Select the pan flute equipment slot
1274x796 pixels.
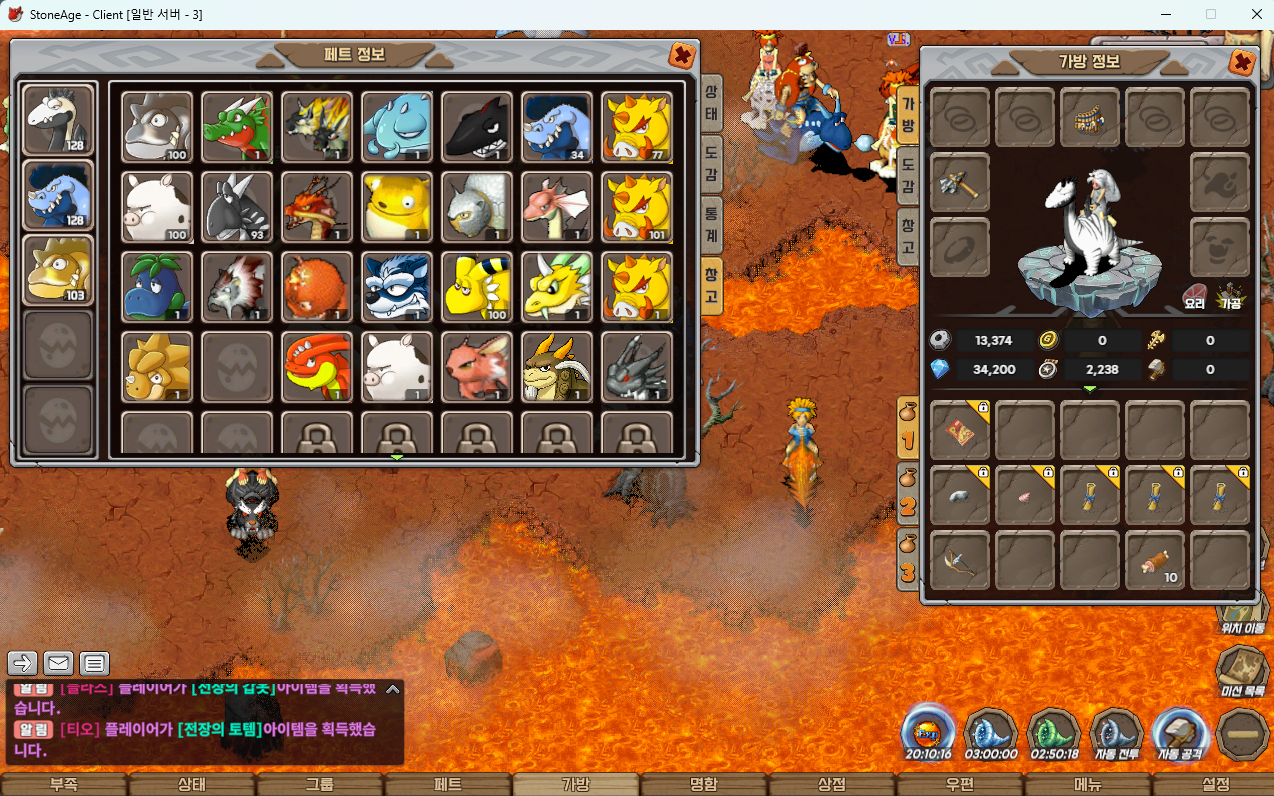point(1090,118)
